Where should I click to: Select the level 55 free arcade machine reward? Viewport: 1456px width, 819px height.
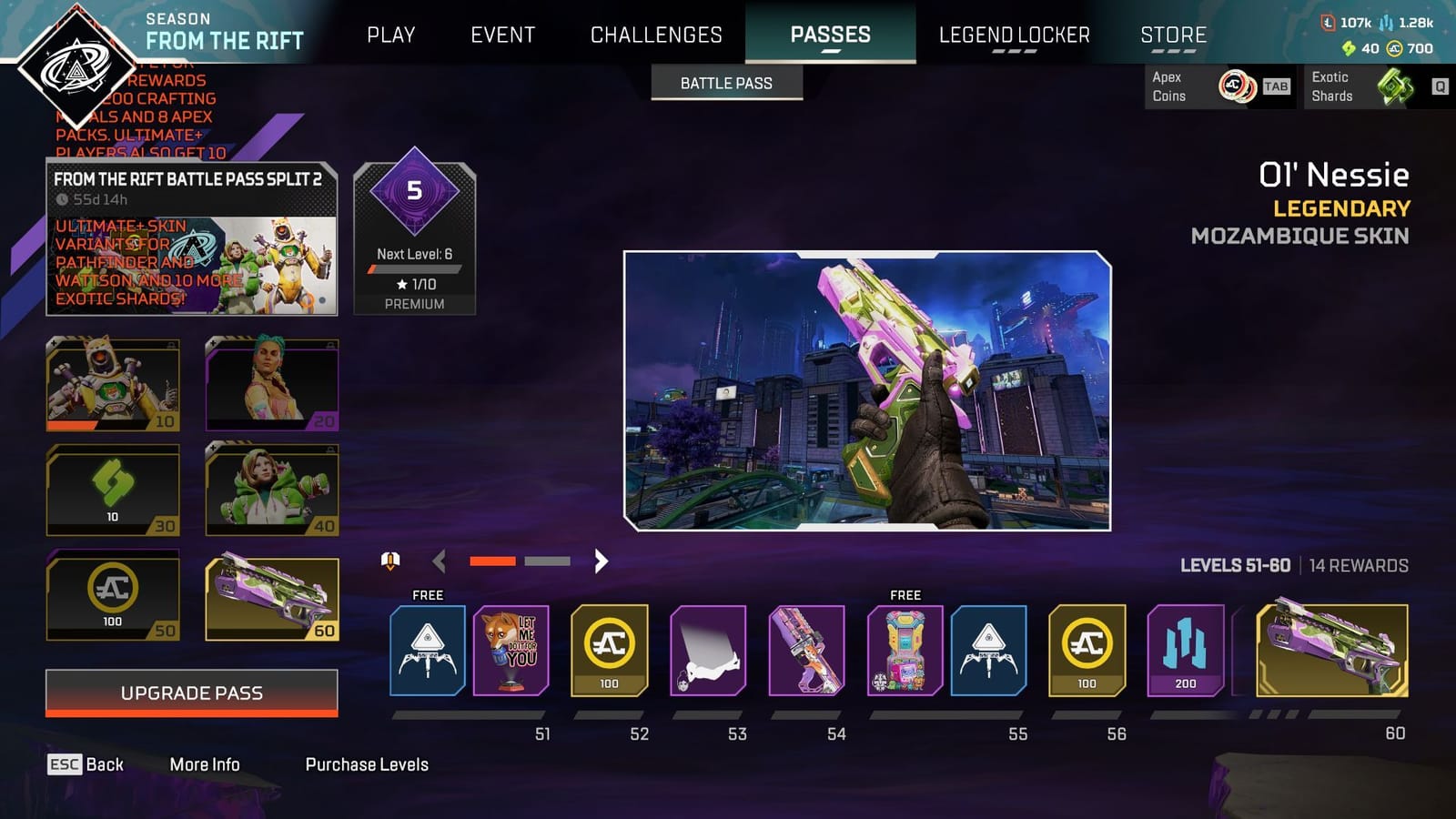pos(905,651)
